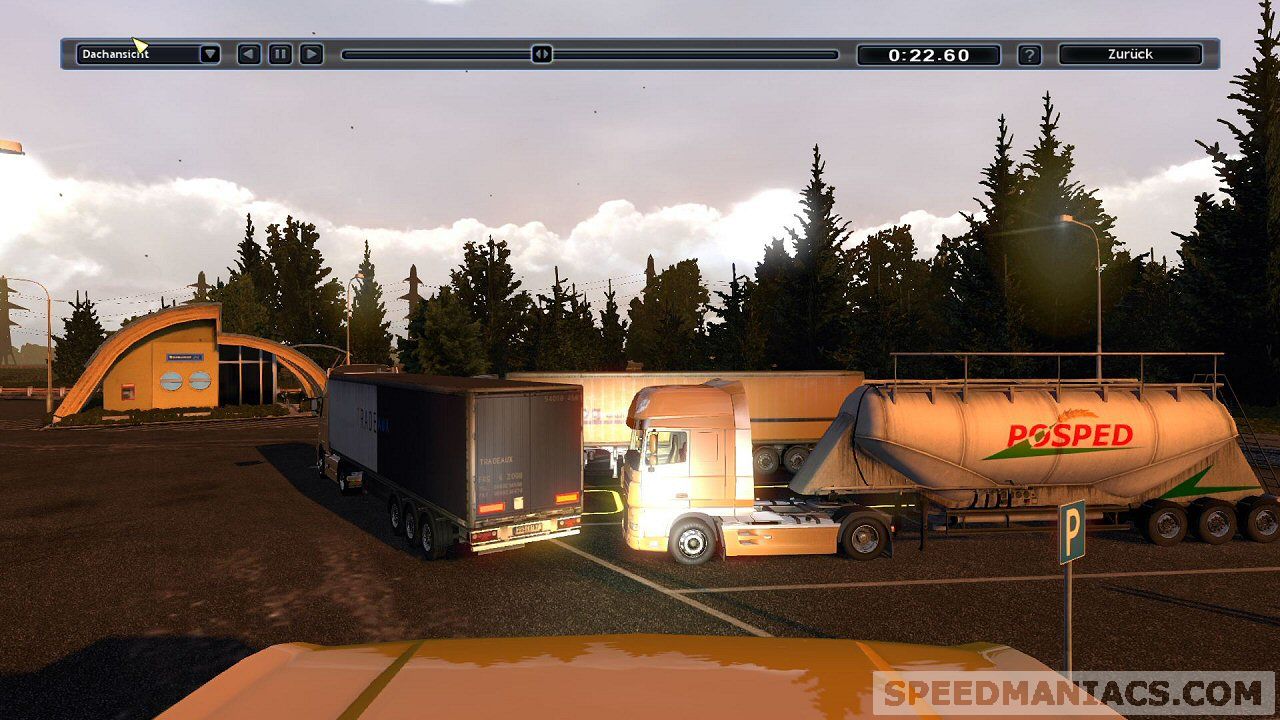1280x720 pixels.
Task: Click the forward arrow playback button
Action: pyautogui.click(x=311, y=54)
